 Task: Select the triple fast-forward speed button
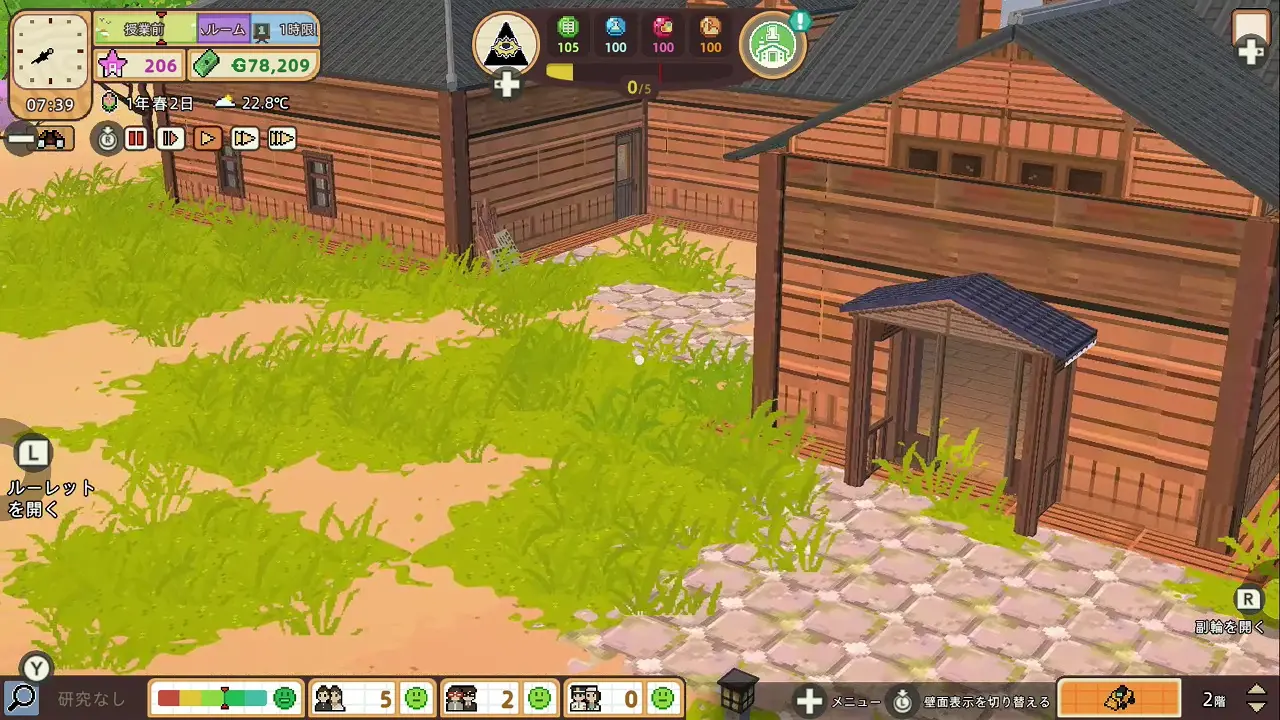[x=282, y=138]
